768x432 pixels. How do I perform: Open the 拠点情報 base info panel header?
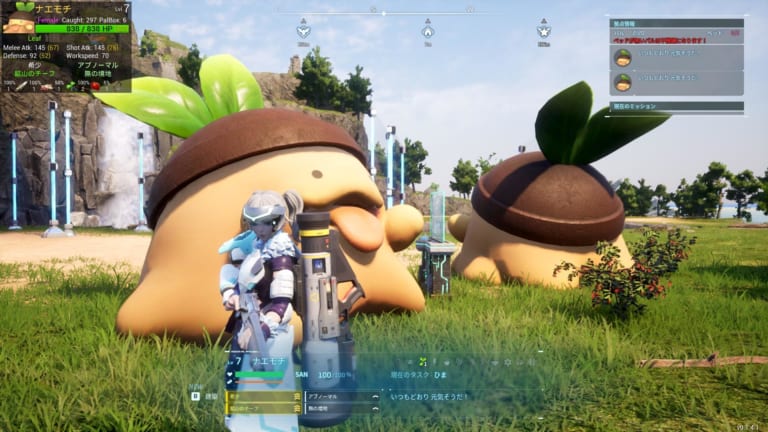pos(676,23)
